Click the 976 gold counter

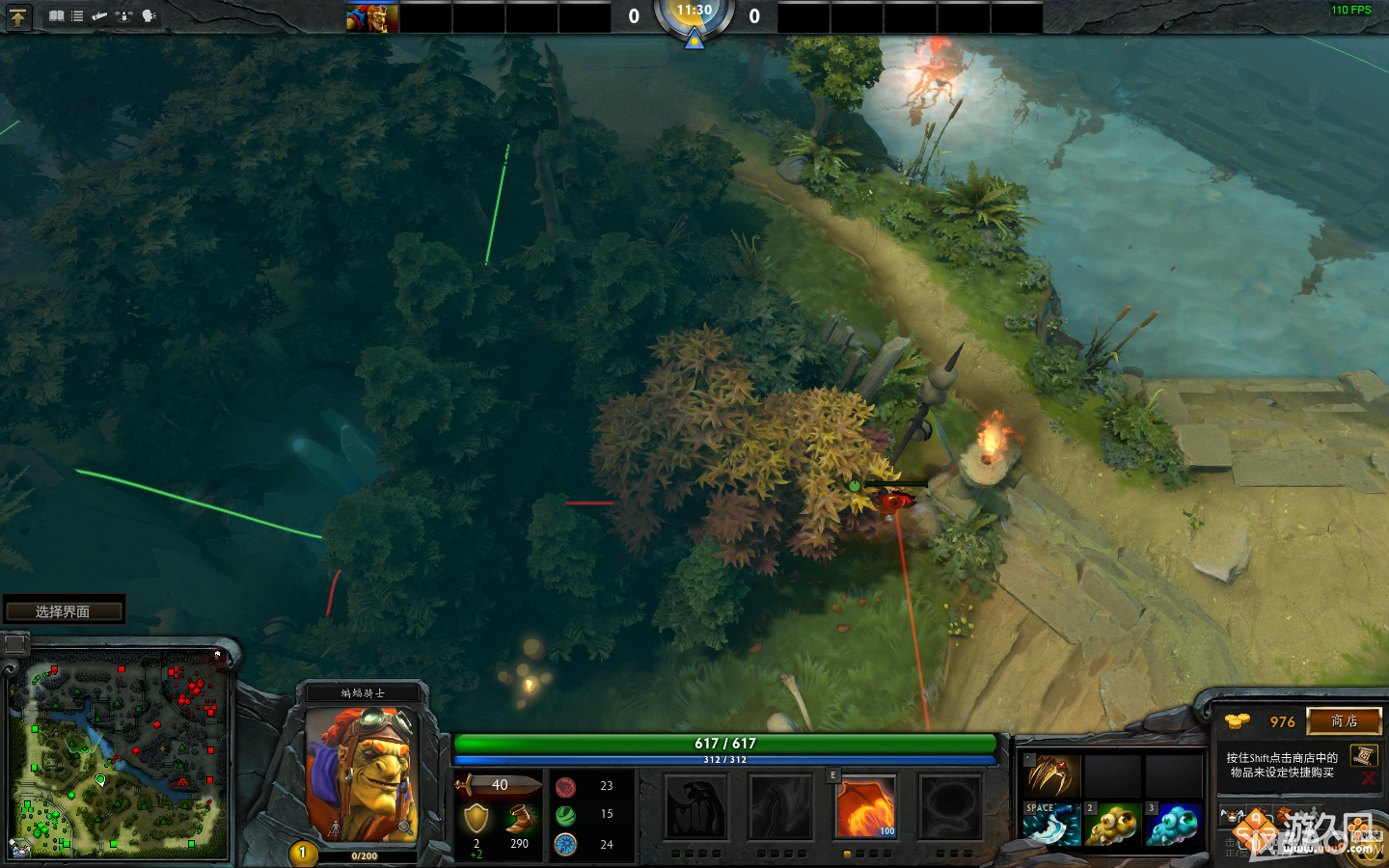[x=1282, y=721]
